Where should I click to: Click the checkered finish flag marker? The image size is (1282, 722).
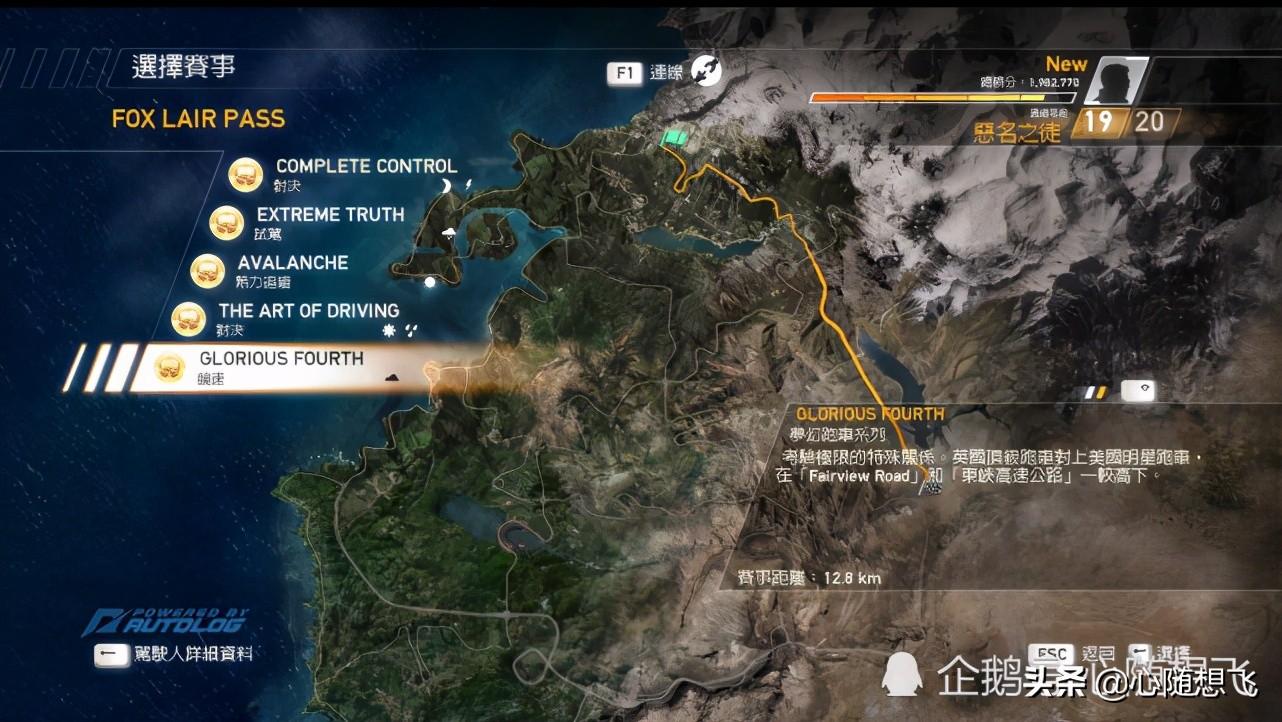(934, 487)
